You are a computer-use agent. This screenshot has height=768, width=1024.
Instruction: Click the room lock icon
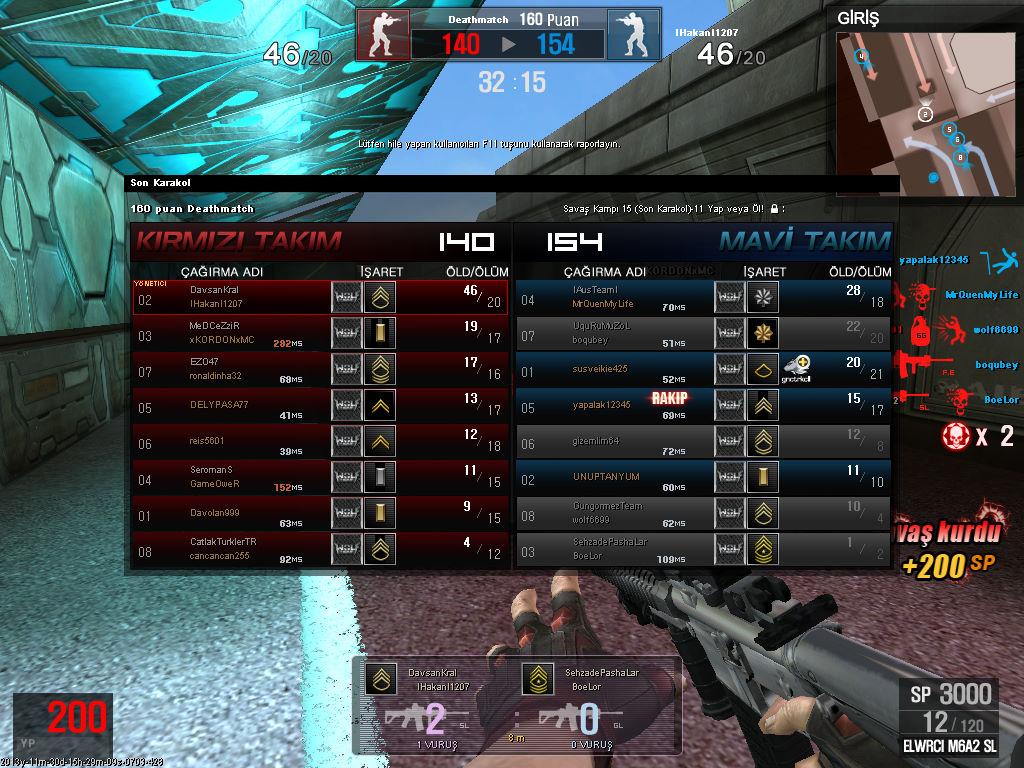(x=774, y=209)
